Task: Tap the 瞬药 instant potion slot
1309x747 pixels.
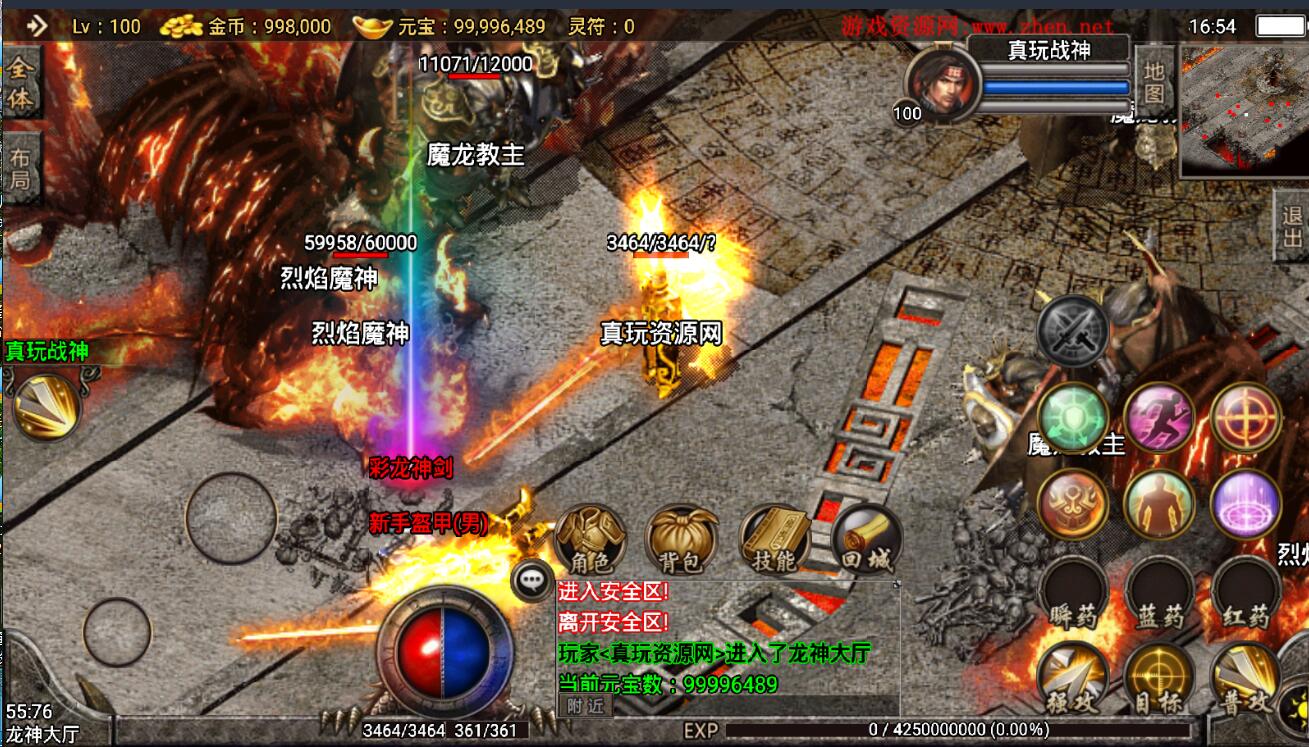Action: pyautogui.click(x=1073, y=591)
